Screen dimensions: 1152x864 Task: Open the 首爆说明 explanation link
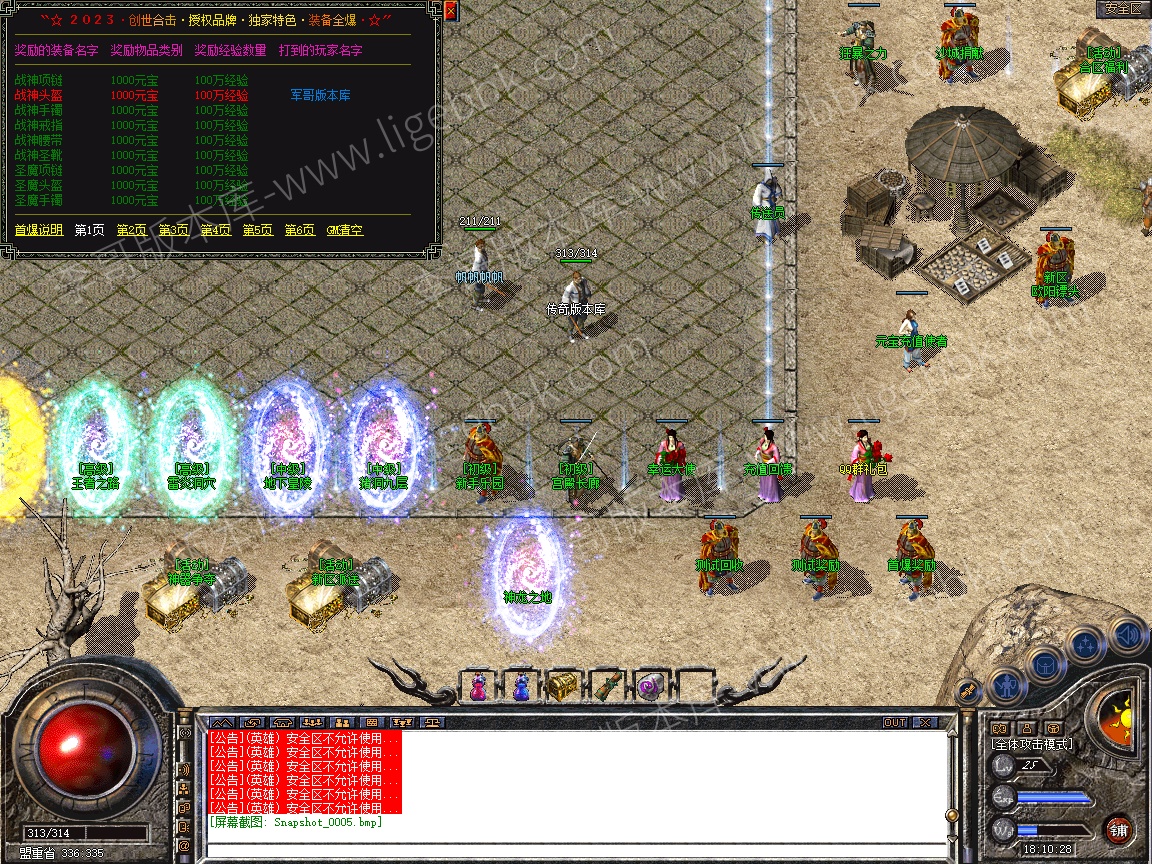click(39, 230)
